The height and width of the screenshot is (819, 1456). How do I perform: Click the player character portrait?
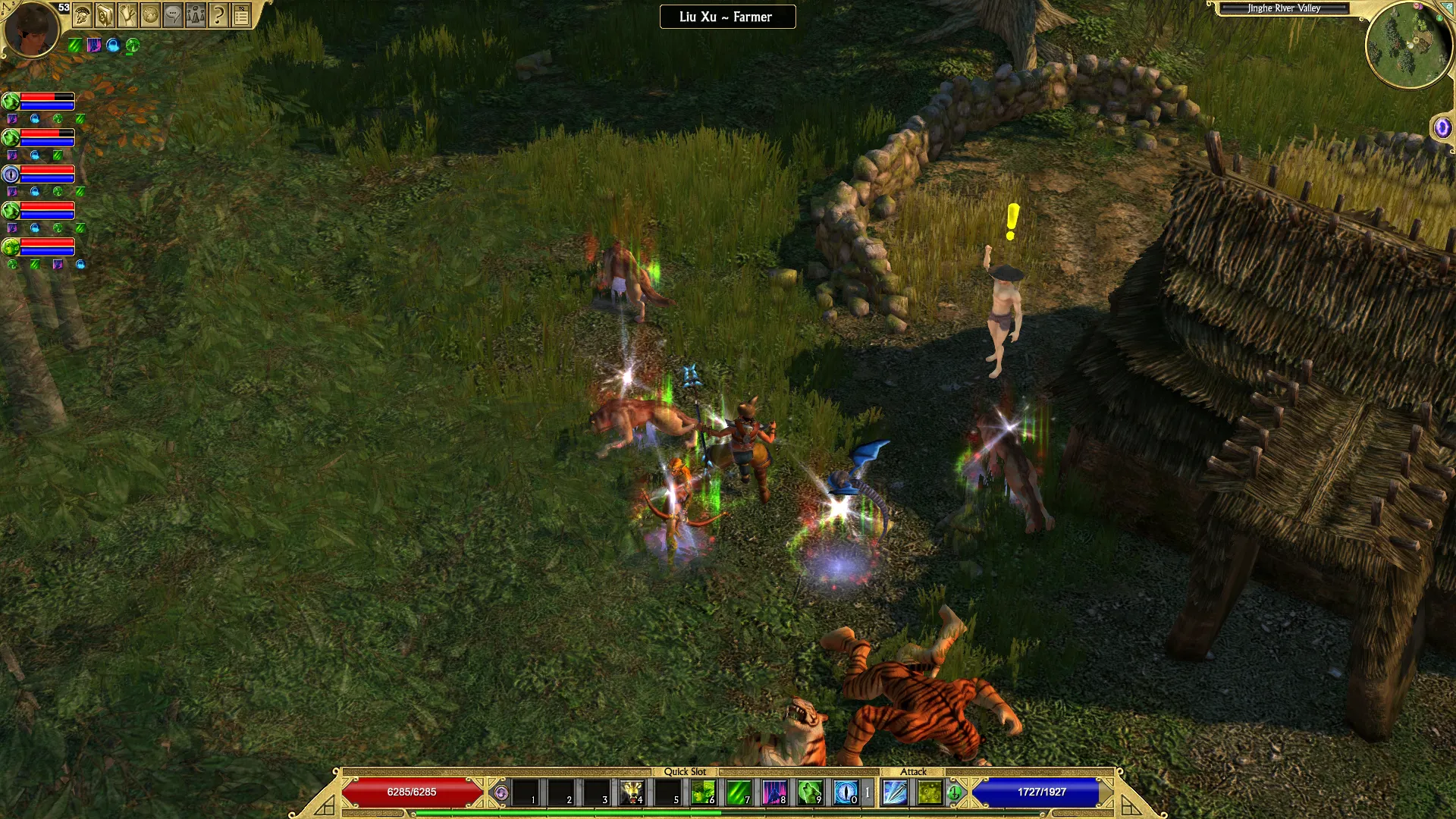(x=31, y=29)
